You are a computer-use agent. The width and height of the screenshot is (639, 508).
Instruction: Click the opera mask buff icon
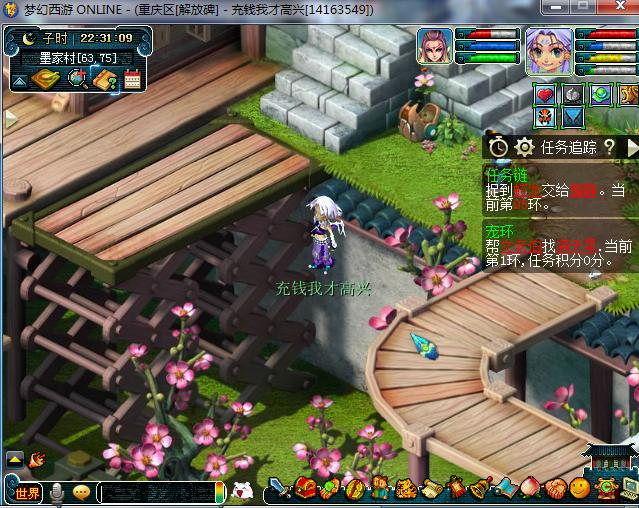pyautogui.click(x=546, y=117)
